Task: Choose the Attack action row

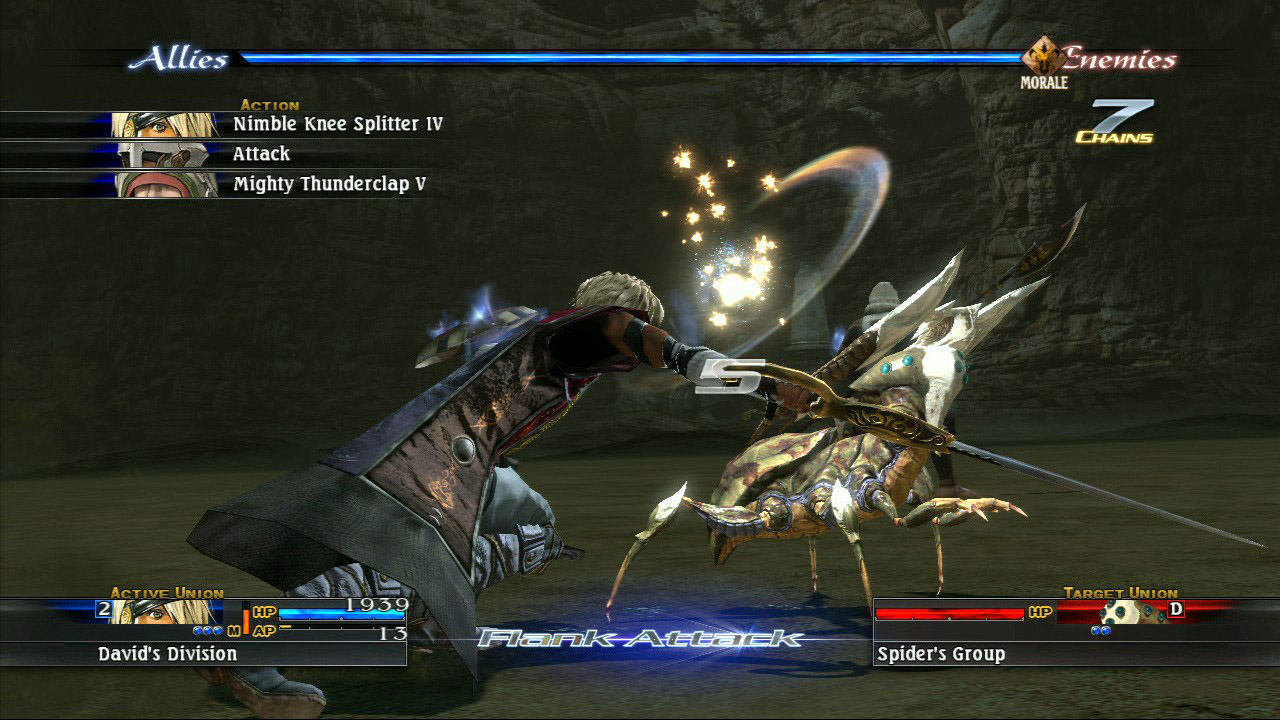Action: click(x=261, y=154)
